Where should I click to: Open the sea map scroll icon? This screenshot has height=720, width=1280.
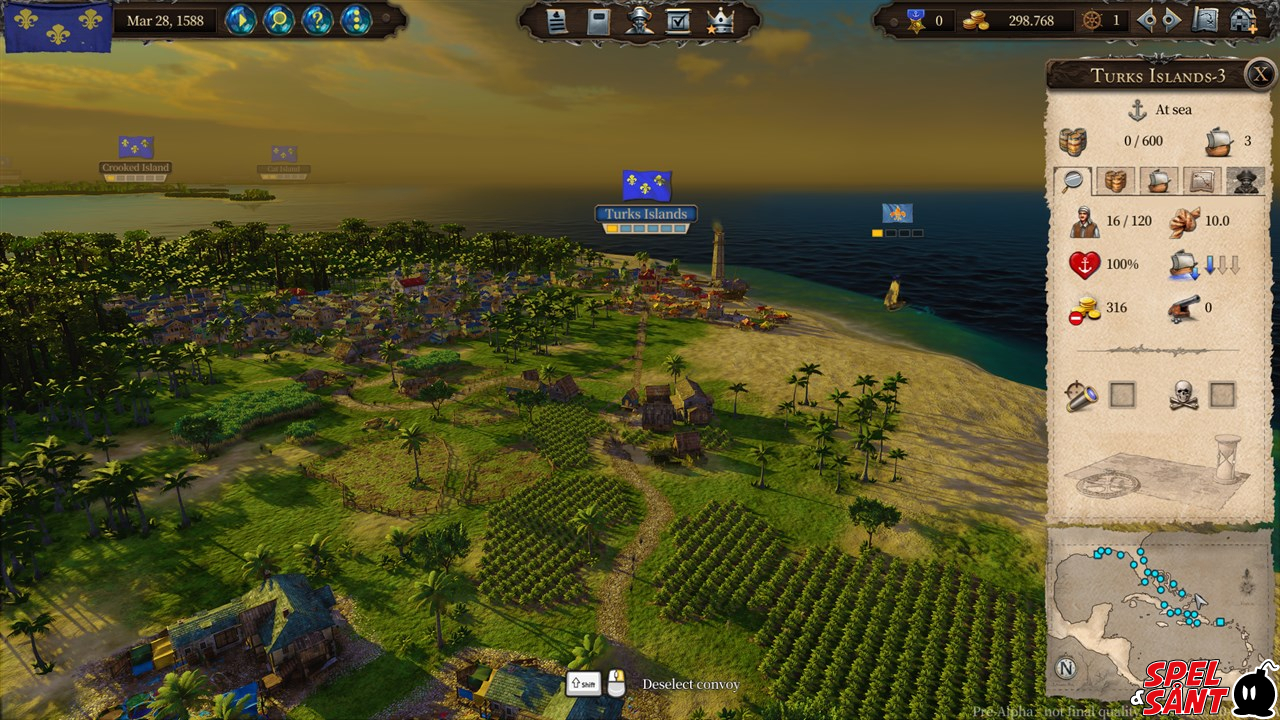1207,20
